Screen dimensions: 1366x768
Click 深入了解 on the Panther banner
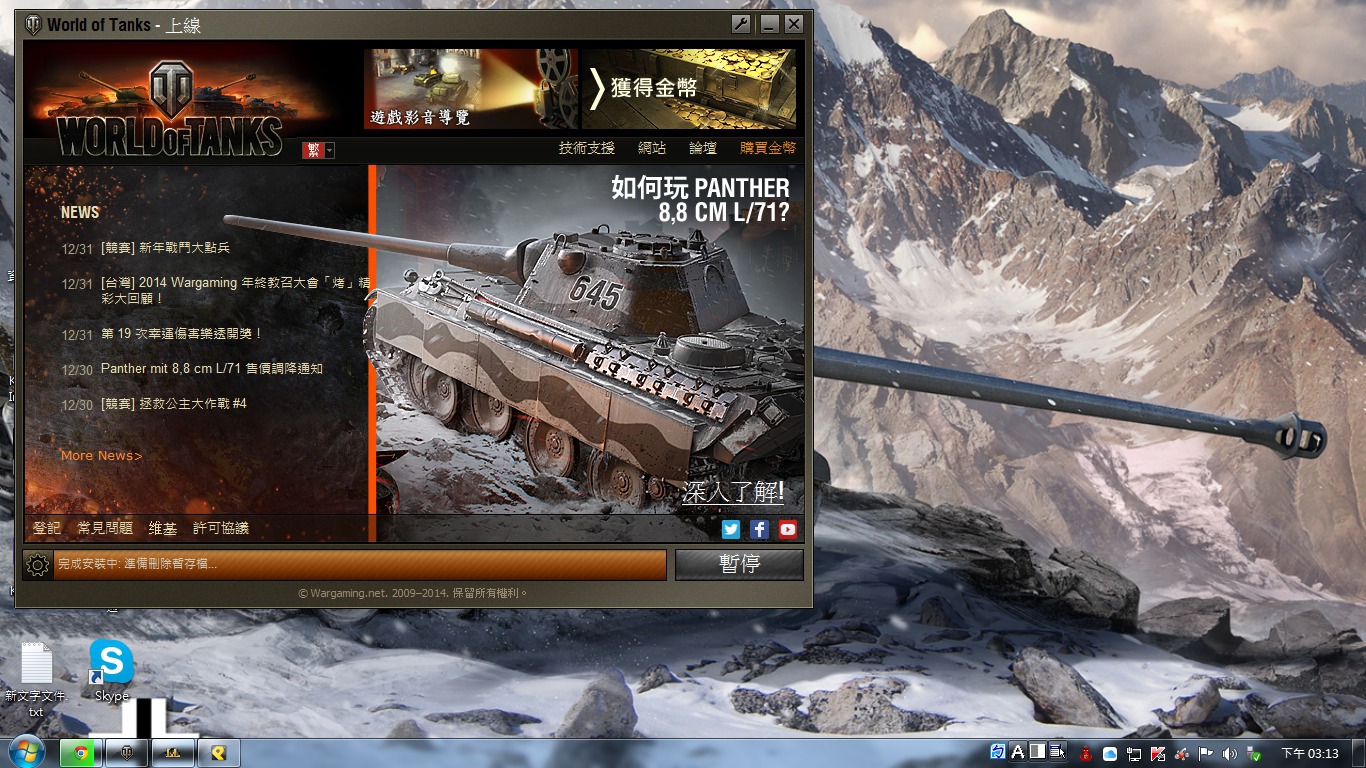(x=733, y=492)
